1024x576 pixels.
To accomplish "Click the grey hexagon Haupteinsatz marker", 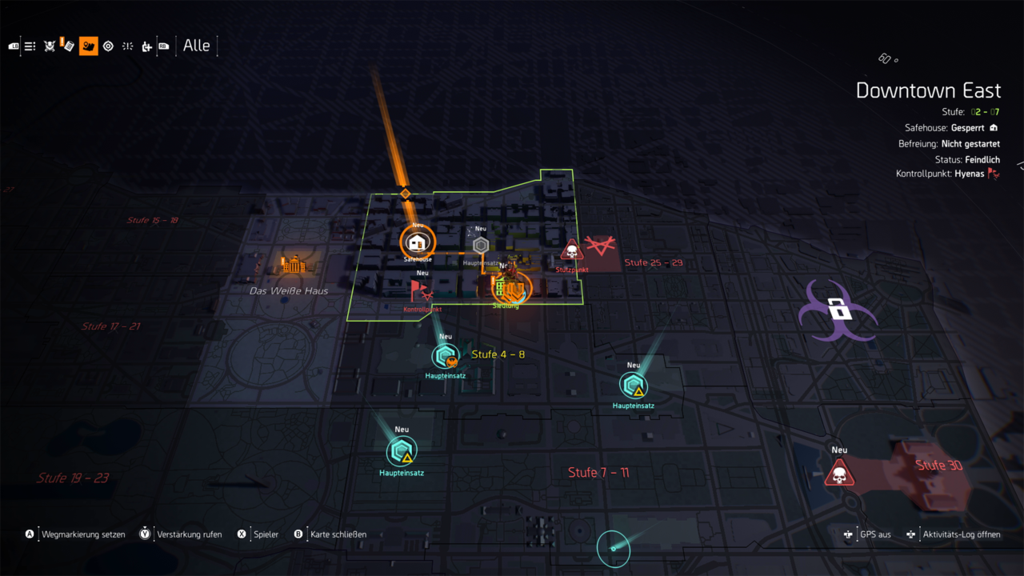I will click(x=480, y=246).
